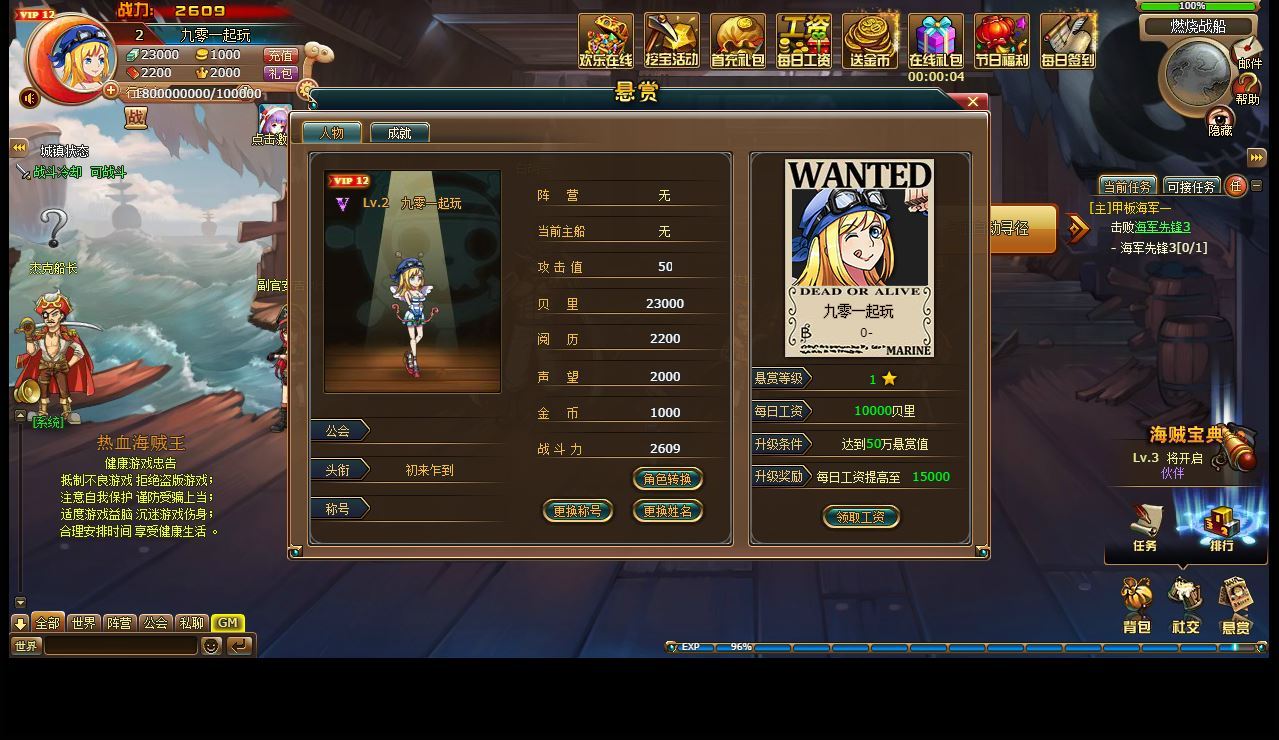The width and height of the screenshot is (1279, 740).
Task: Switch chat to the 世界 world channel tab
Action: pyautogui.click(x=84, y=623)
